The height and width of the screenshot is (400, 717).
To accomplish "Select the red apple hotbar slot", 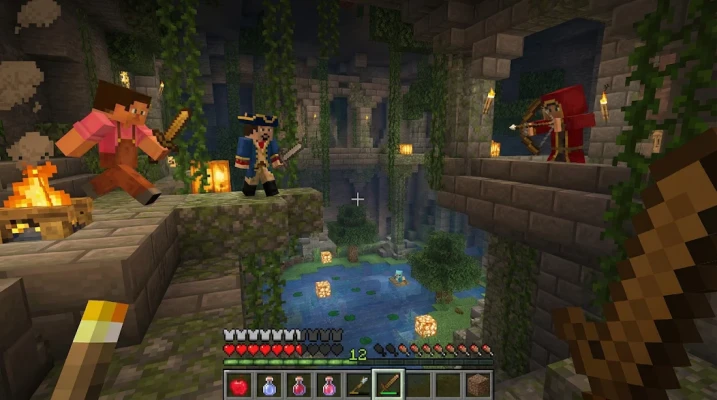I will coord(239,383).
